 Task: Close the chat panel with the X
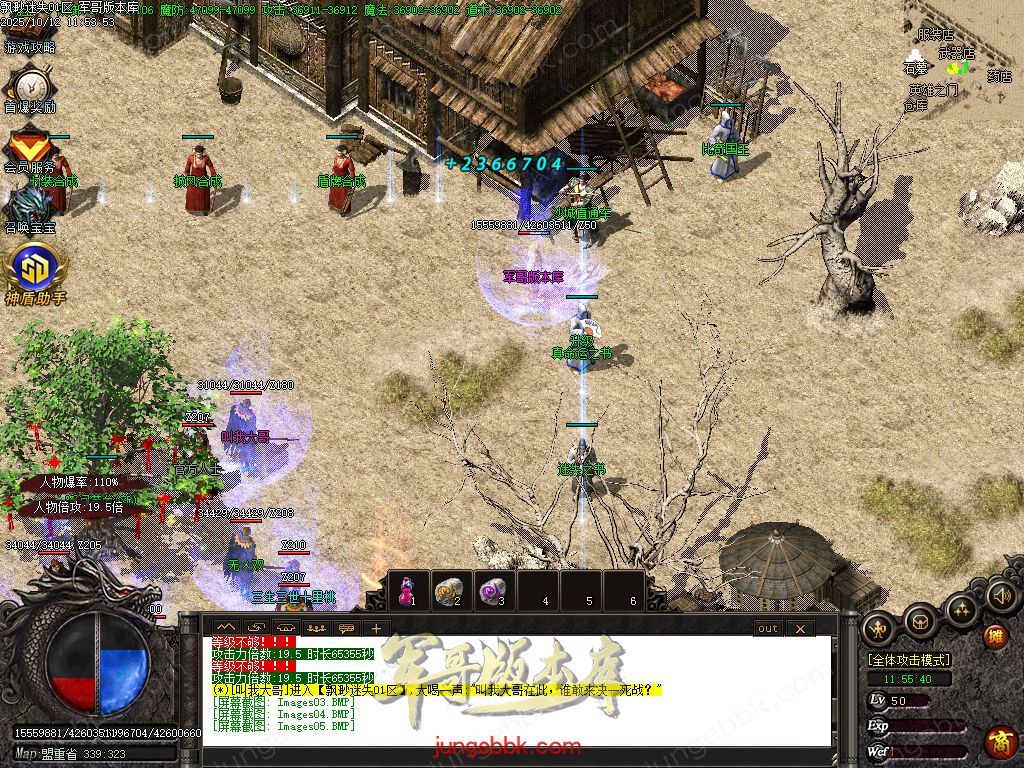coord(799,628)
